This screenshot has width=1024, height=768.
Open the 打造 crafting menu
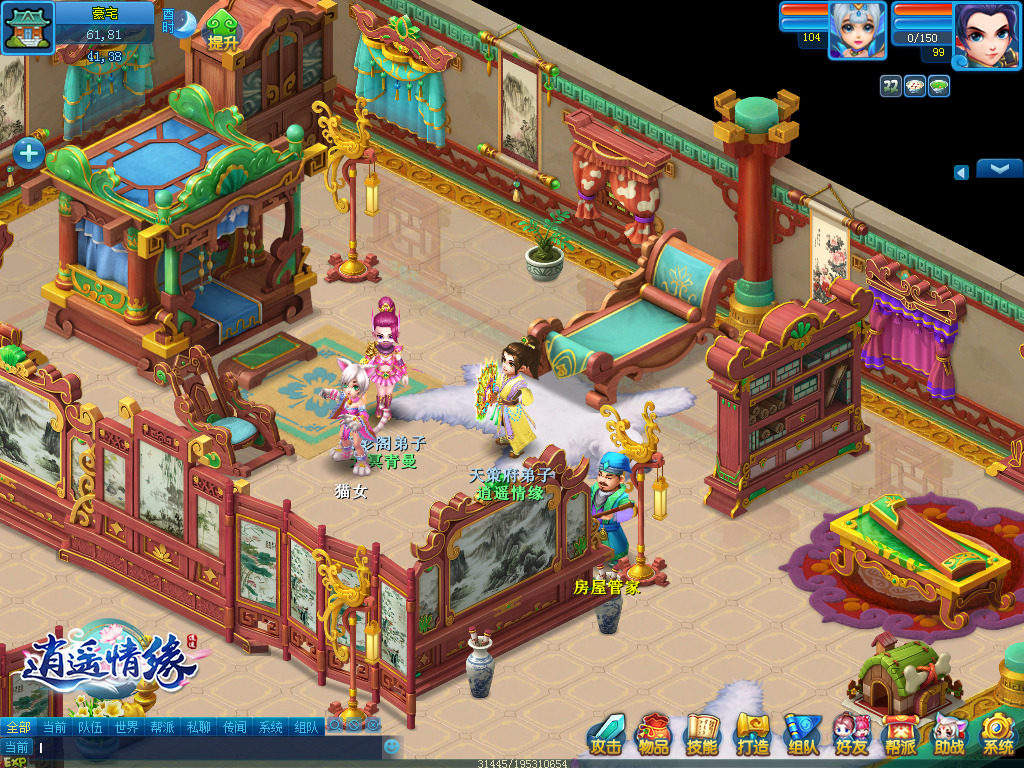coord(752,735)
